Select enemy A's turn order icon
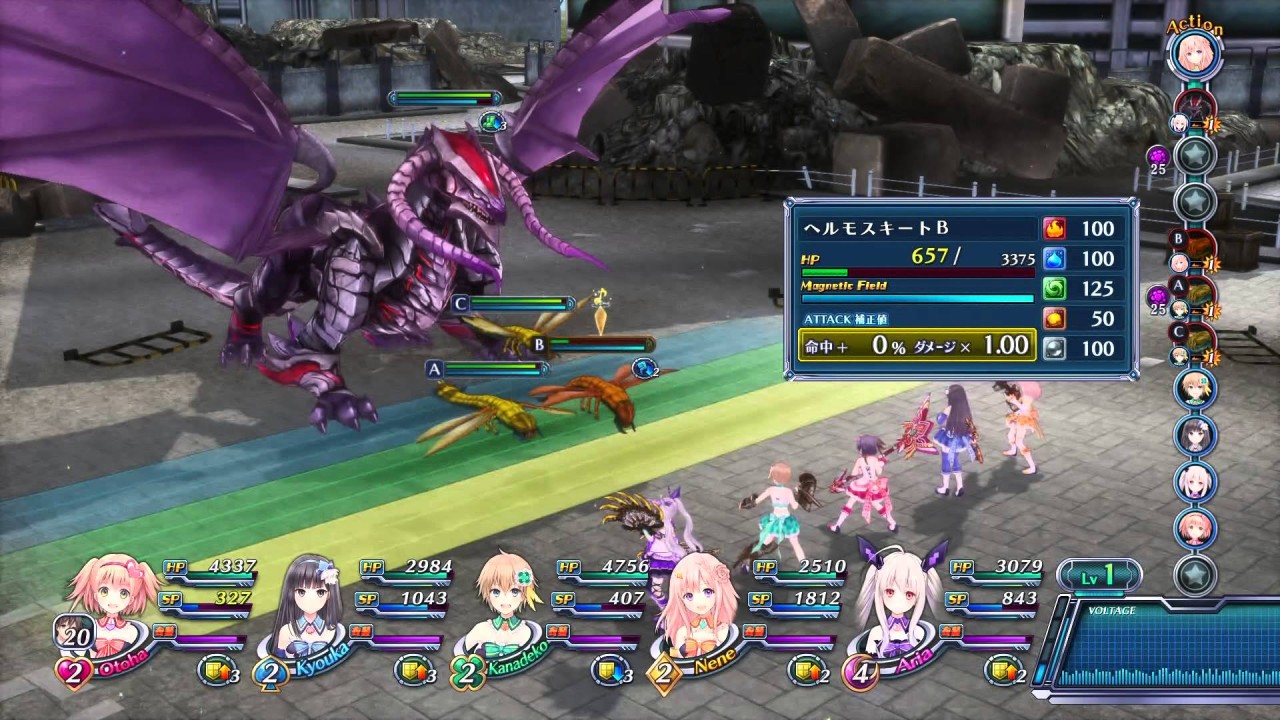Screen dimensions: 1280x720 (x=1195, y=295)
